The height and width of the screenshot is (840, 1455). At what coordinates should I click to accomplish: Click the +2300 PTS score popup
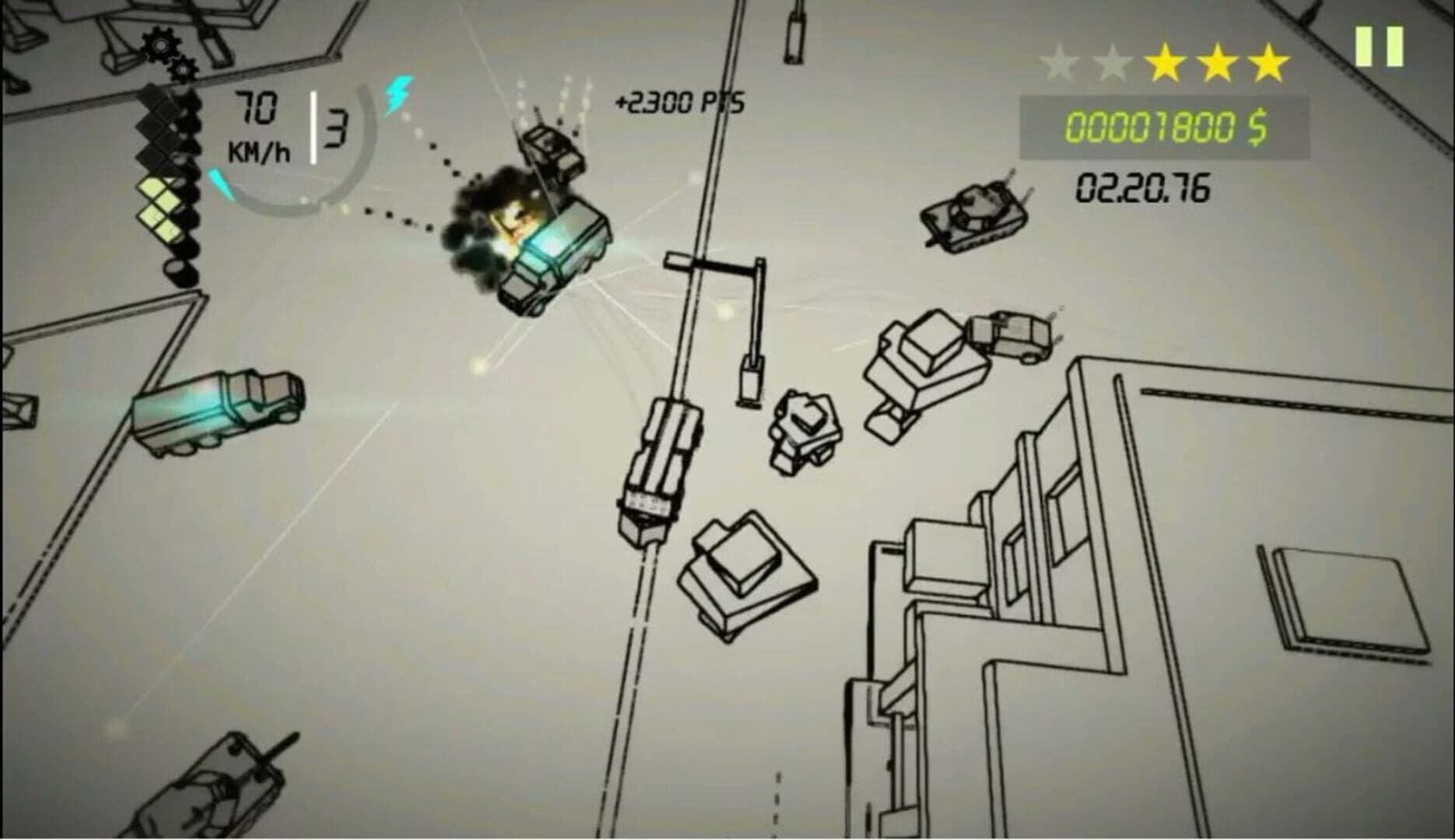click(678, 100)
